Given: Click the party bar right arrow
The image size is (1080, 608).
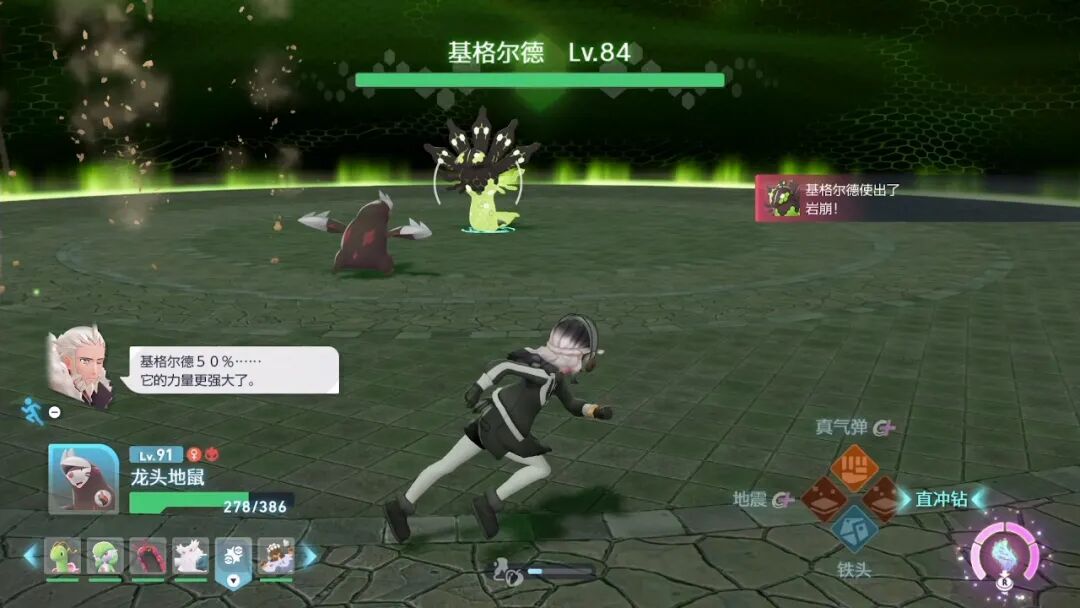Looking at the screenshot, I should [x=309, y=556].
